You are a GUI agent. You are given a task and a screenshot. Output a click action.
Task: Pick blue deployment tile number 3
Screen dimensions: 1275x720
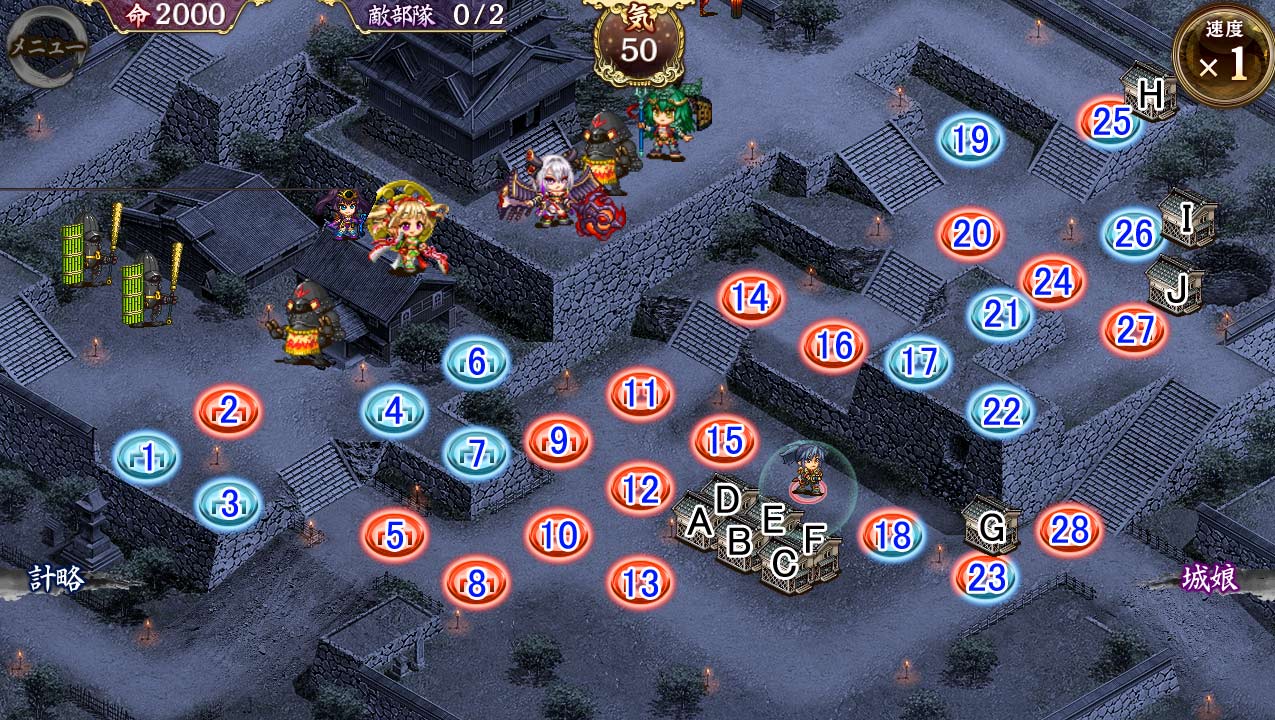coord(229,504)
